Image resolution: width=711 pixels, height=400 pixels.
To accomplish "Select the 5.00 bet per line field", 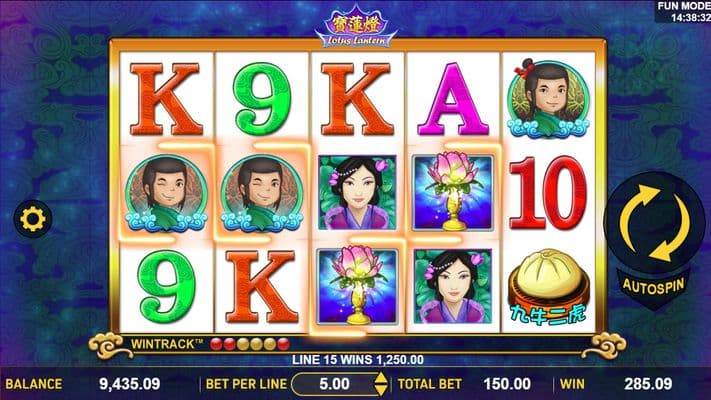I will 333,383.
